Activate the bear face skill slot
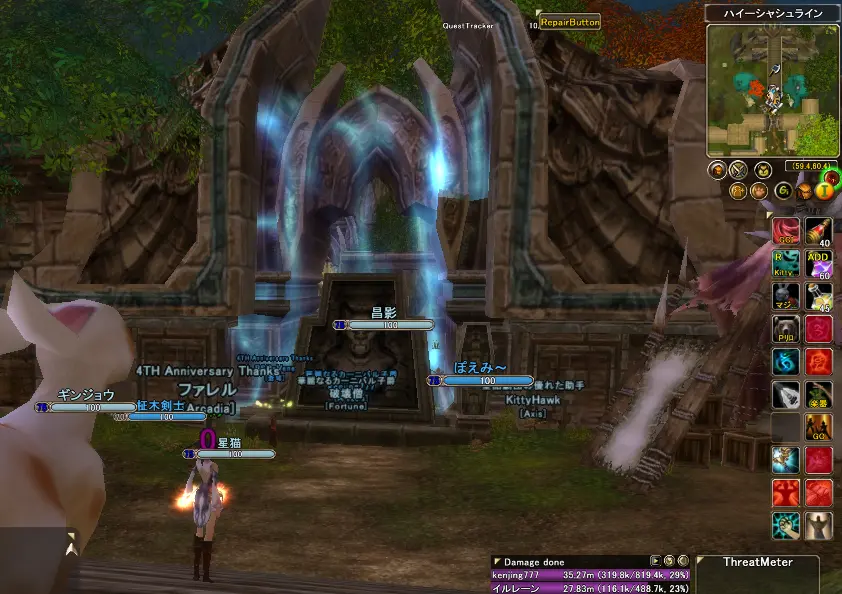The image size is (842, 594). 785,329
